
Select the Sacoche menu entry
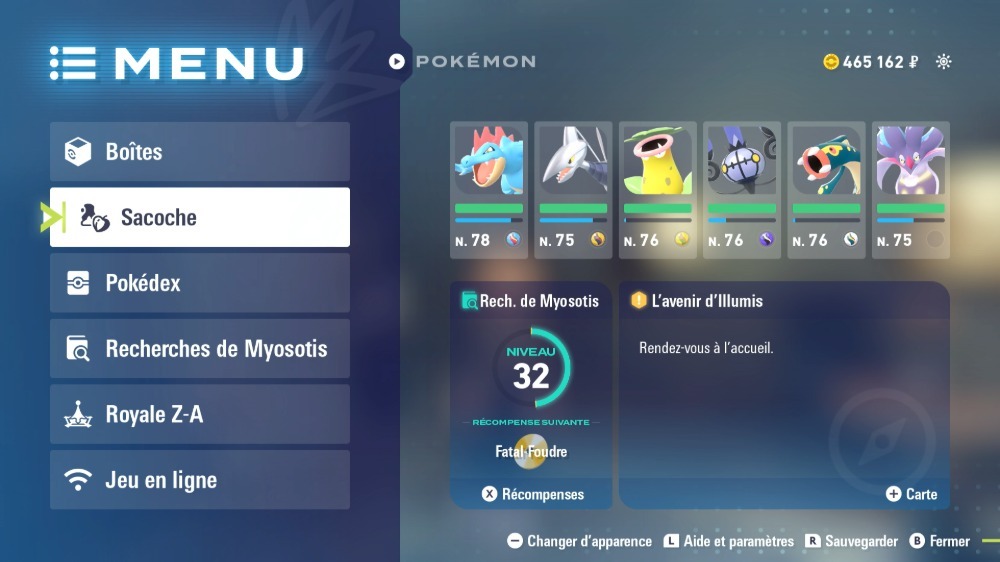click(x=200, y=217)
